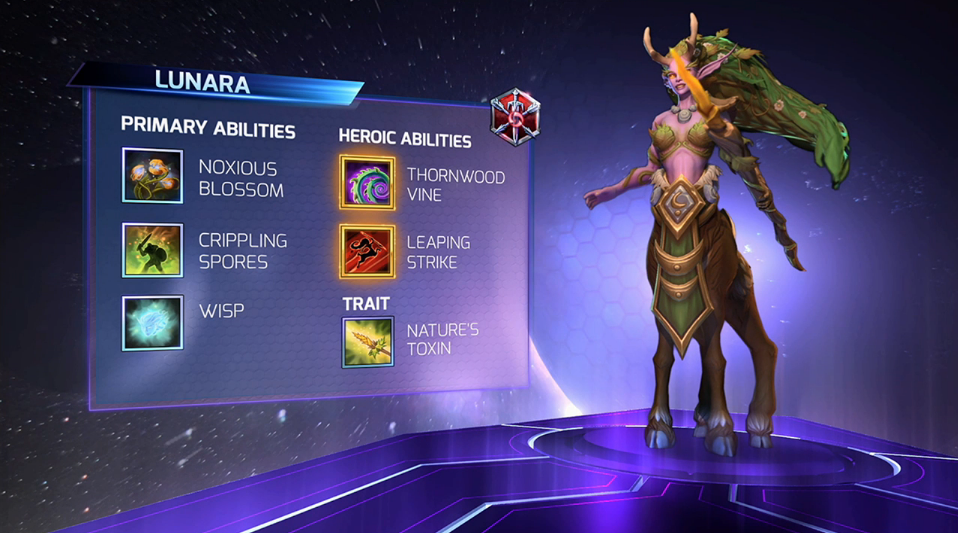
Task: Click the Wisp ability icon
Action: click(x=152, y=322)
